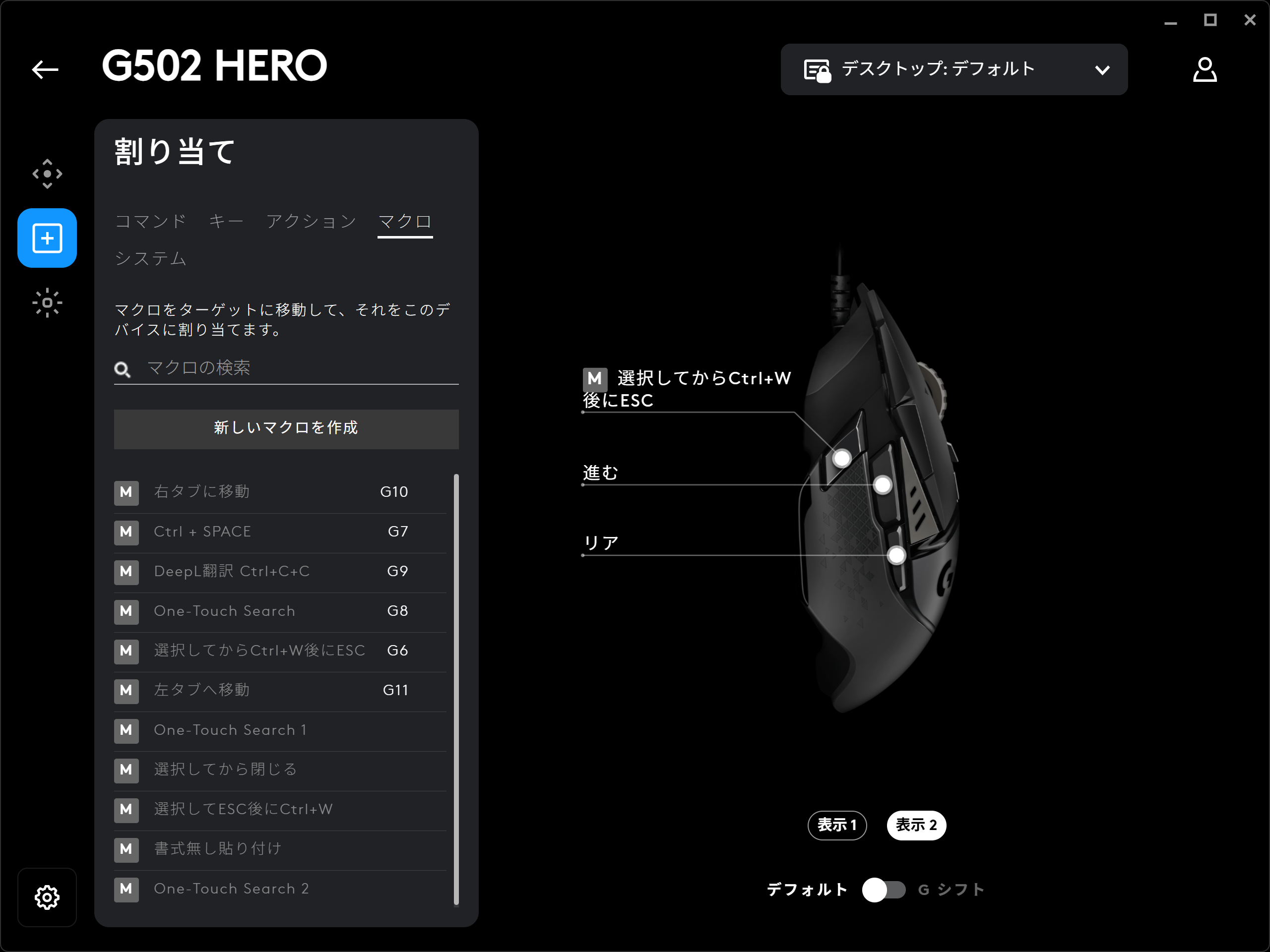The width and height of the screenshot is (1270, 952).
Task: Click the マクロの検索 search field
Action: click(299, 368)
